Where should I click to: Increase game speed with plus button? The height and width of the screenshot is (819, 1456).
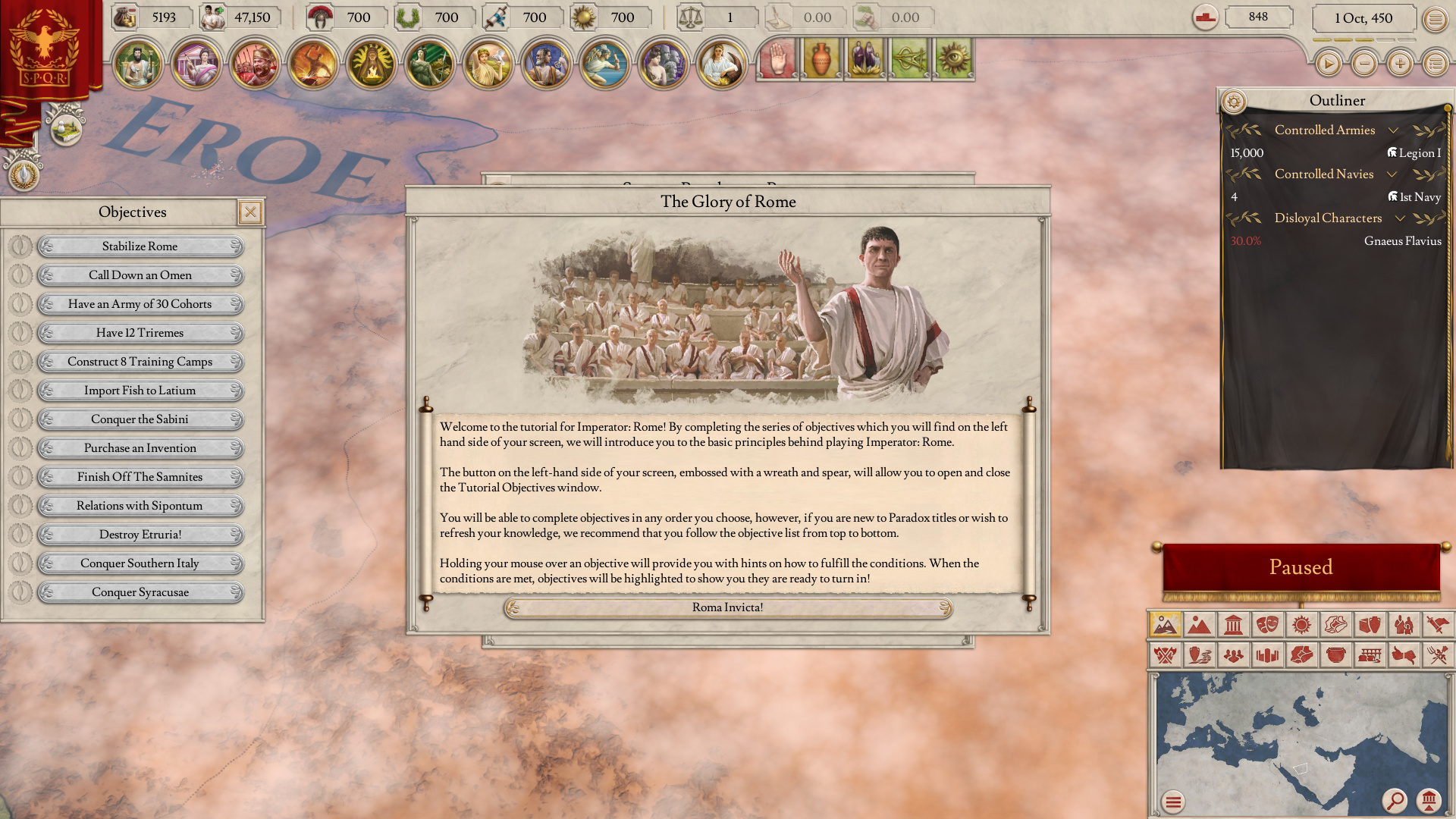click(x=1400, y=64)
